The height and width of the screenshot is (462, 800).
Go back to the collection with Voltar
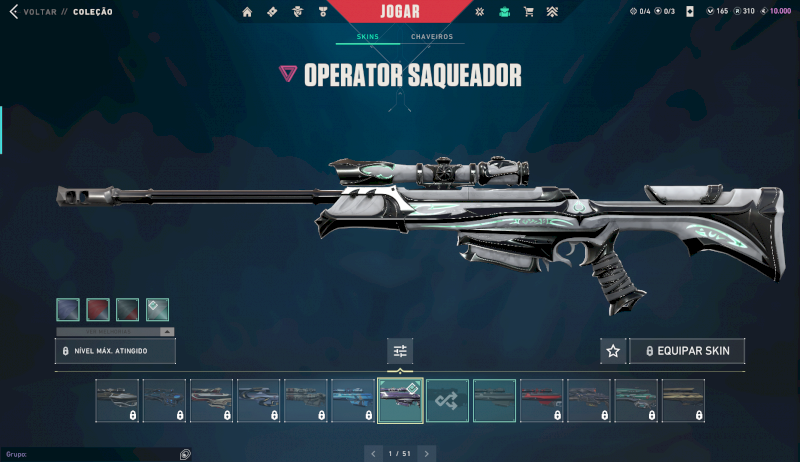coord(32,12)
